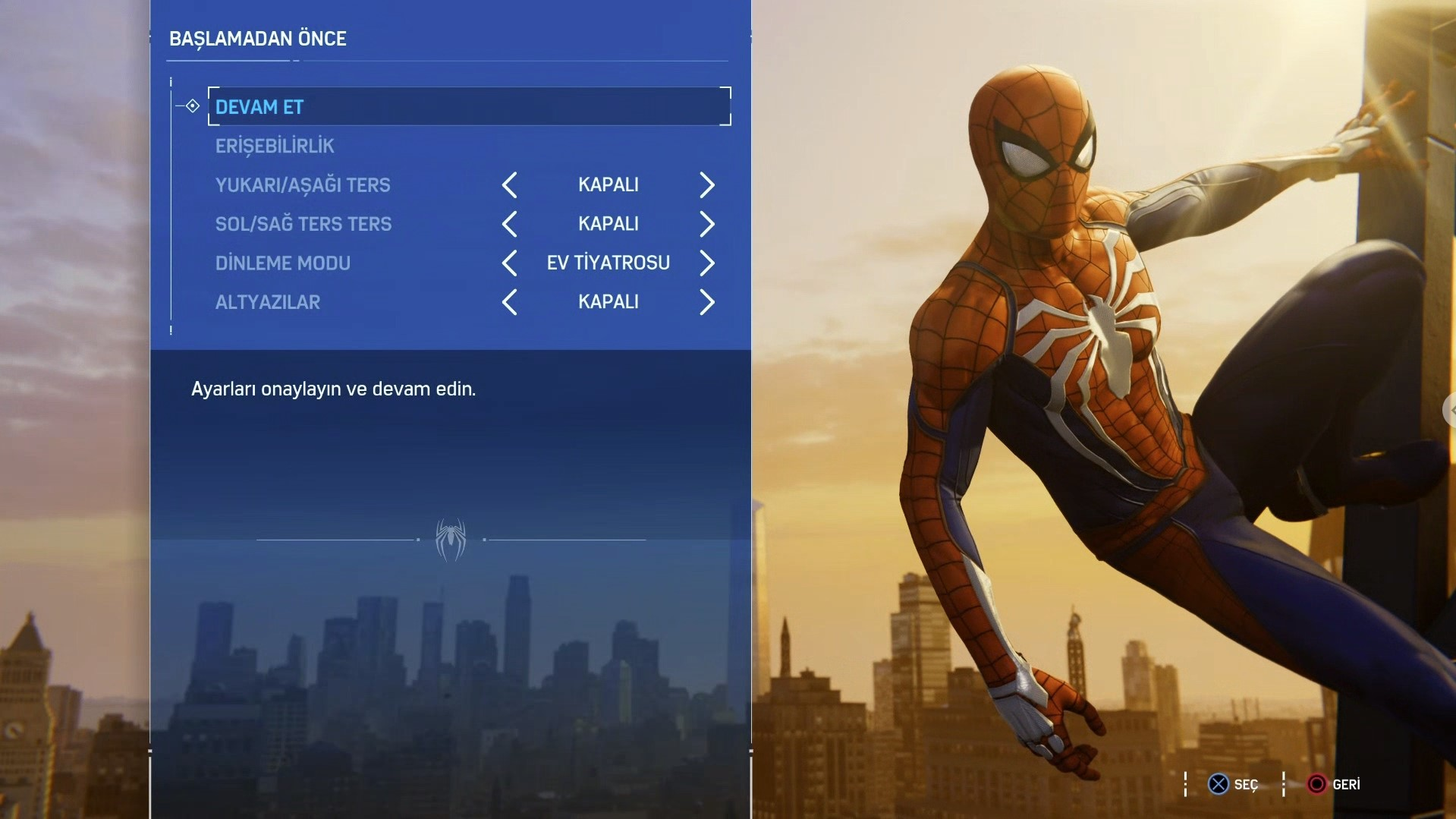Image resolution: width=1456 pixels, height=819 pixels.
Task: Highlight the YUKARI/AŞAĞI TERS setting row
Action: pos(303,185)
